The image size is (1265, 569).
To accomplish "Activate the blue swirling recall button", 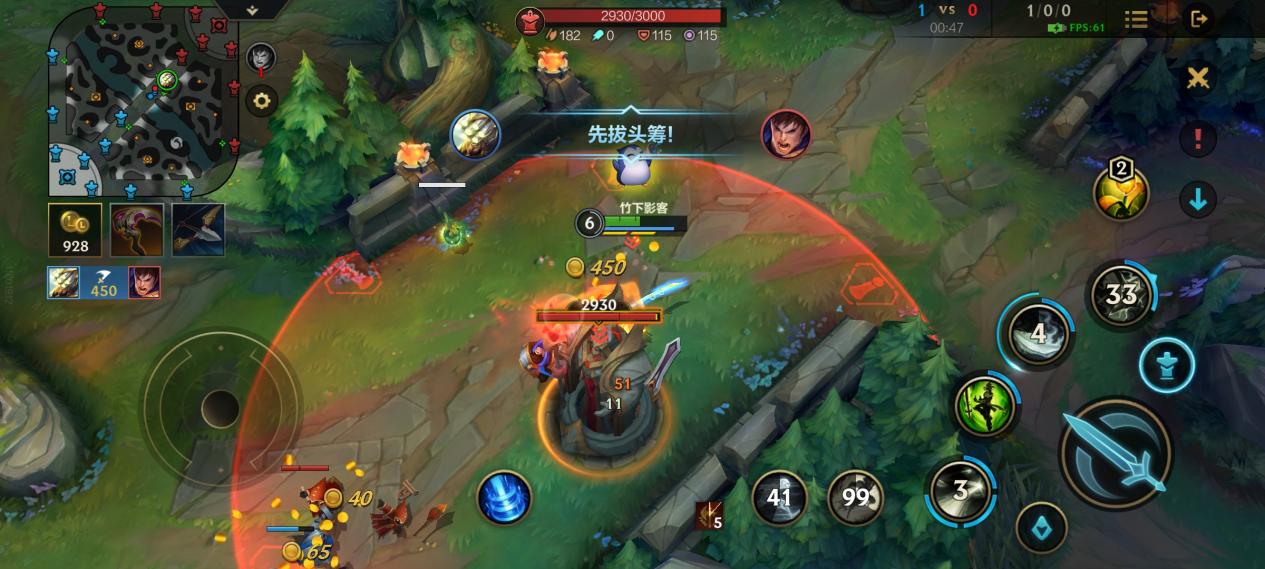I will pos(504,497).
